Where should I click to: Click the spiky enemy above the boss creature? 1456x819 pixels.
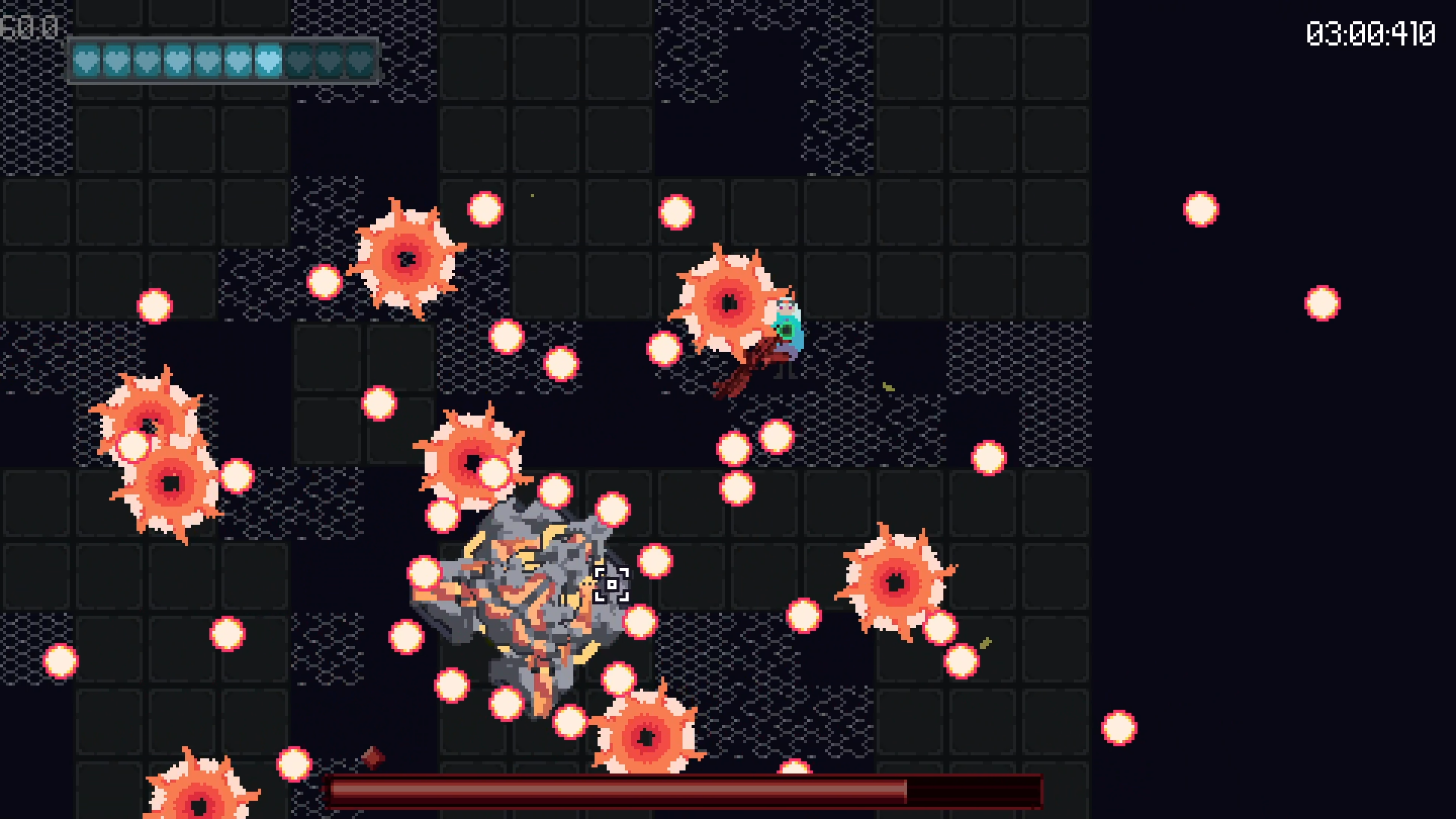[474, 459]
